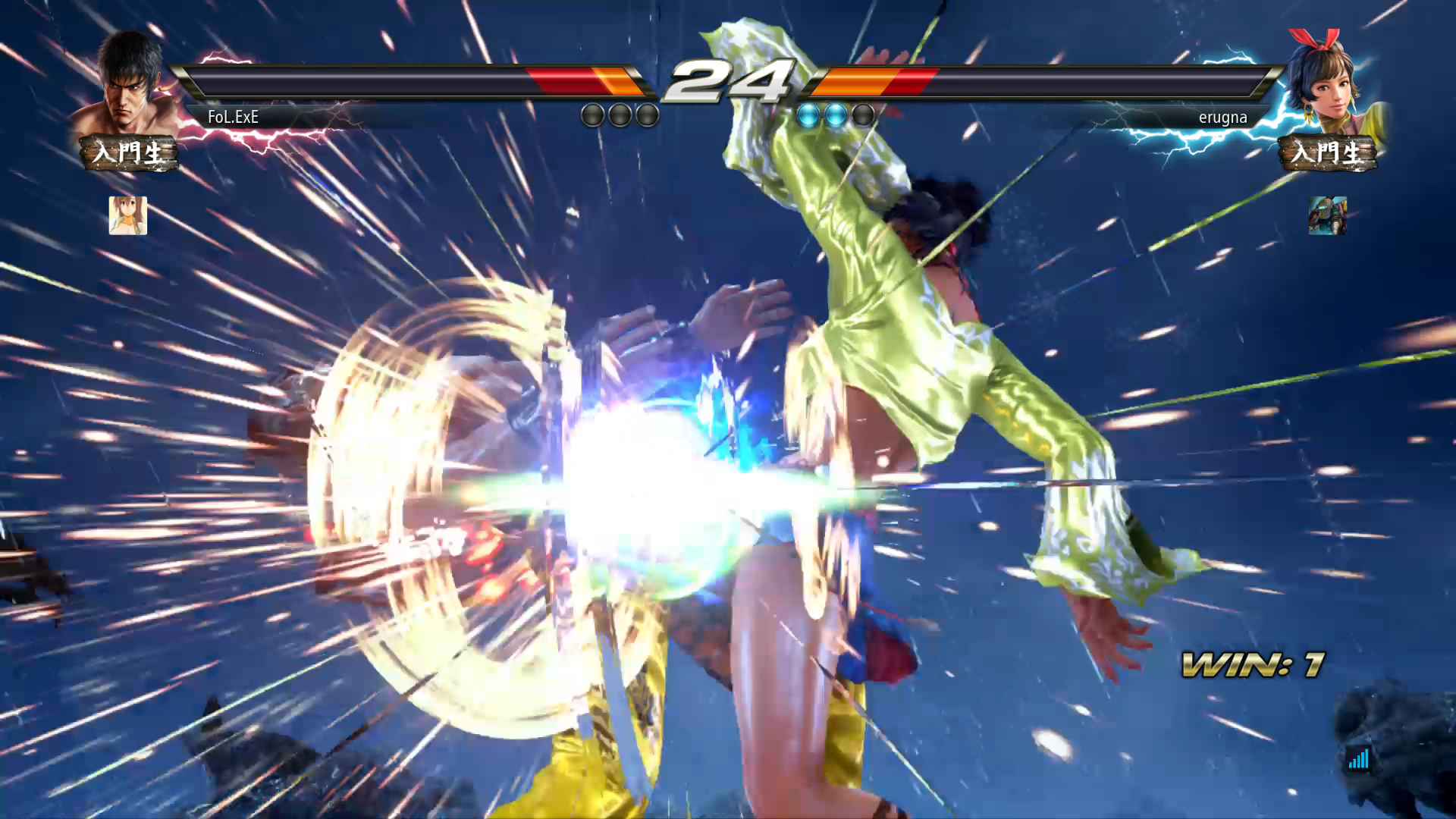This screenshot has height=819, width=1456.
Task: Click the connection signal strength icon
Action: tap(1358, 758)
